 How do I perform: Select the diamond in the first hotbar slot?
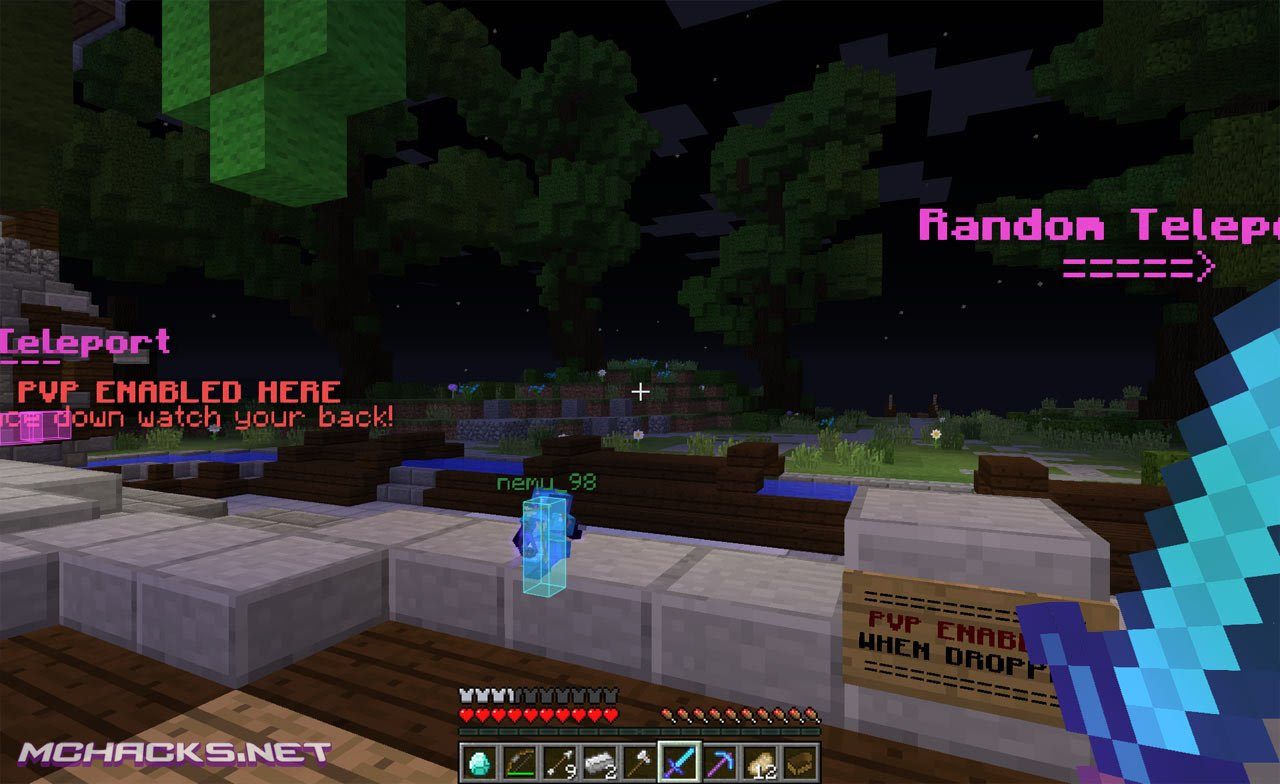pyautogui.click(x=479, y=762)
